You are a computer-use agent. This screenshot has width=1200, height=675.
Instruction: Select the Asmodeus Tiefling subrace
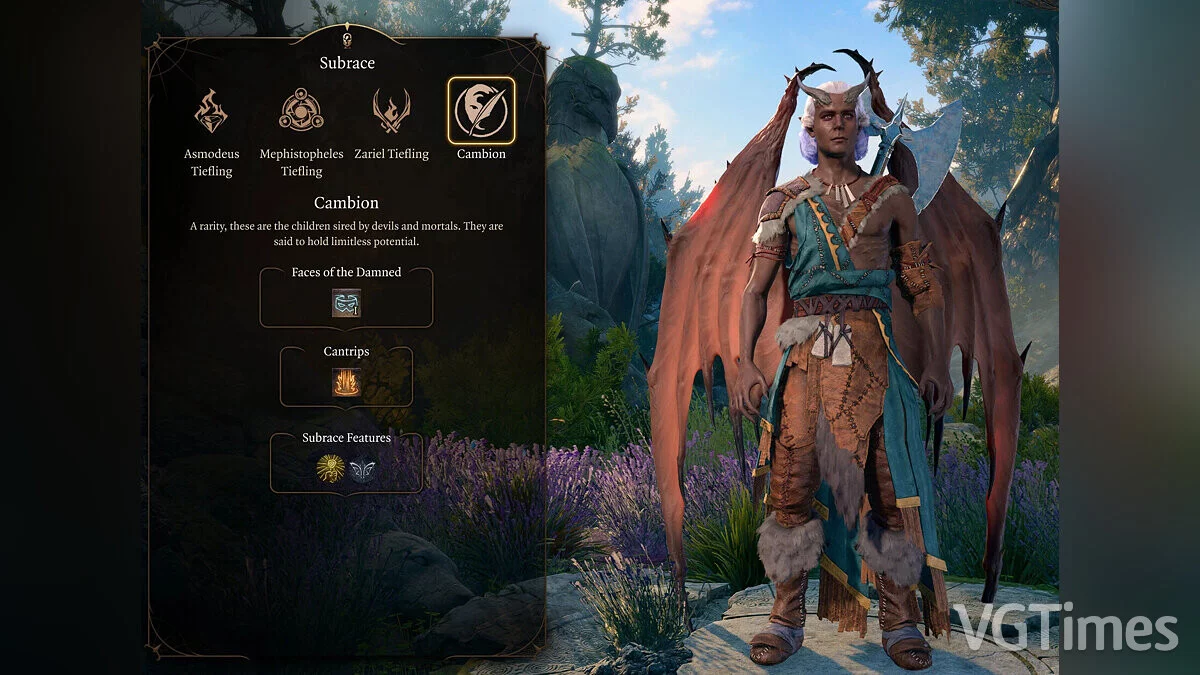pos(211,111)
